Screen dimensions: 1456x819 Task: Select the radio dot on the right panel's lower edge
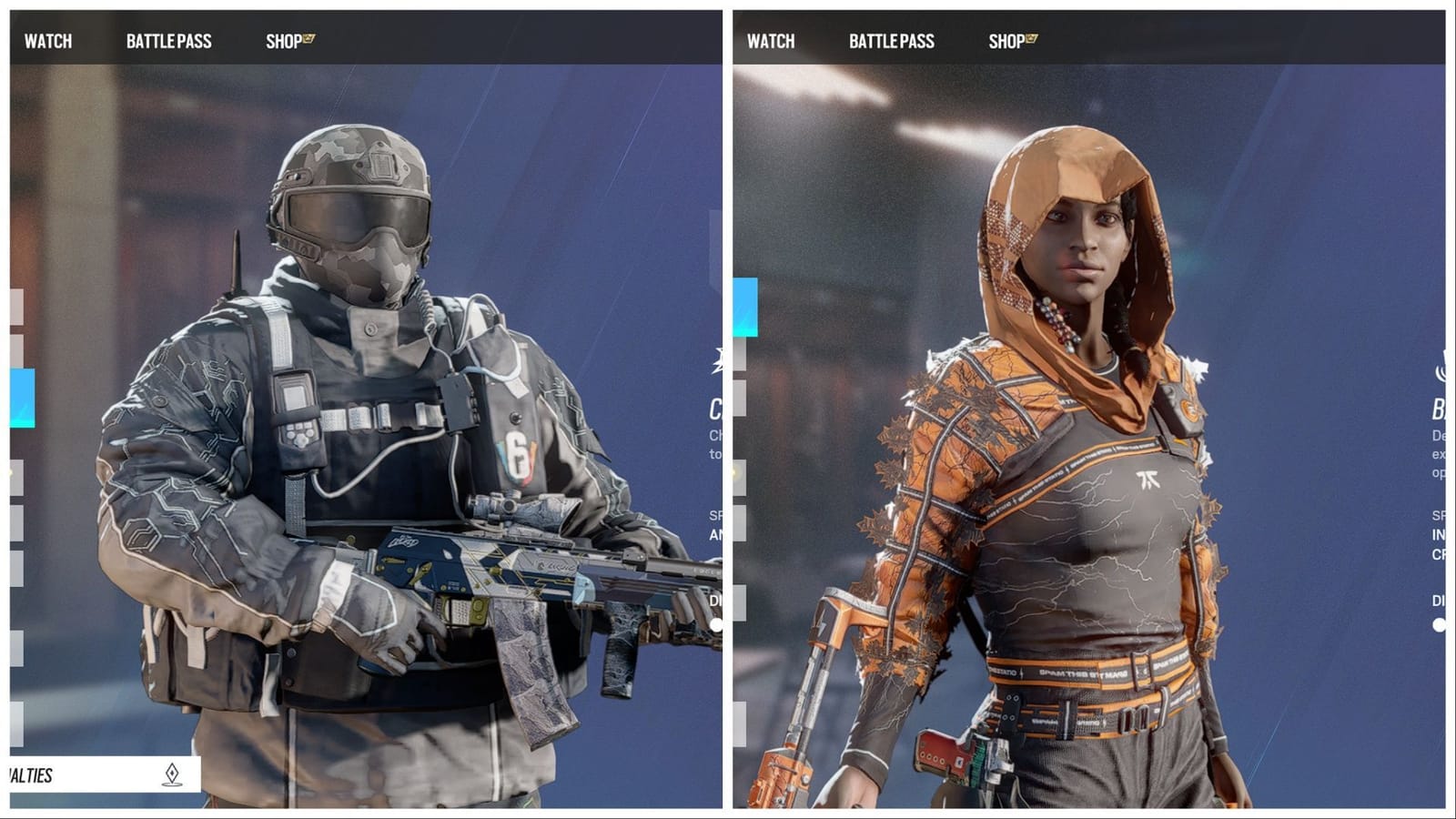click(x=1439, y=624)
